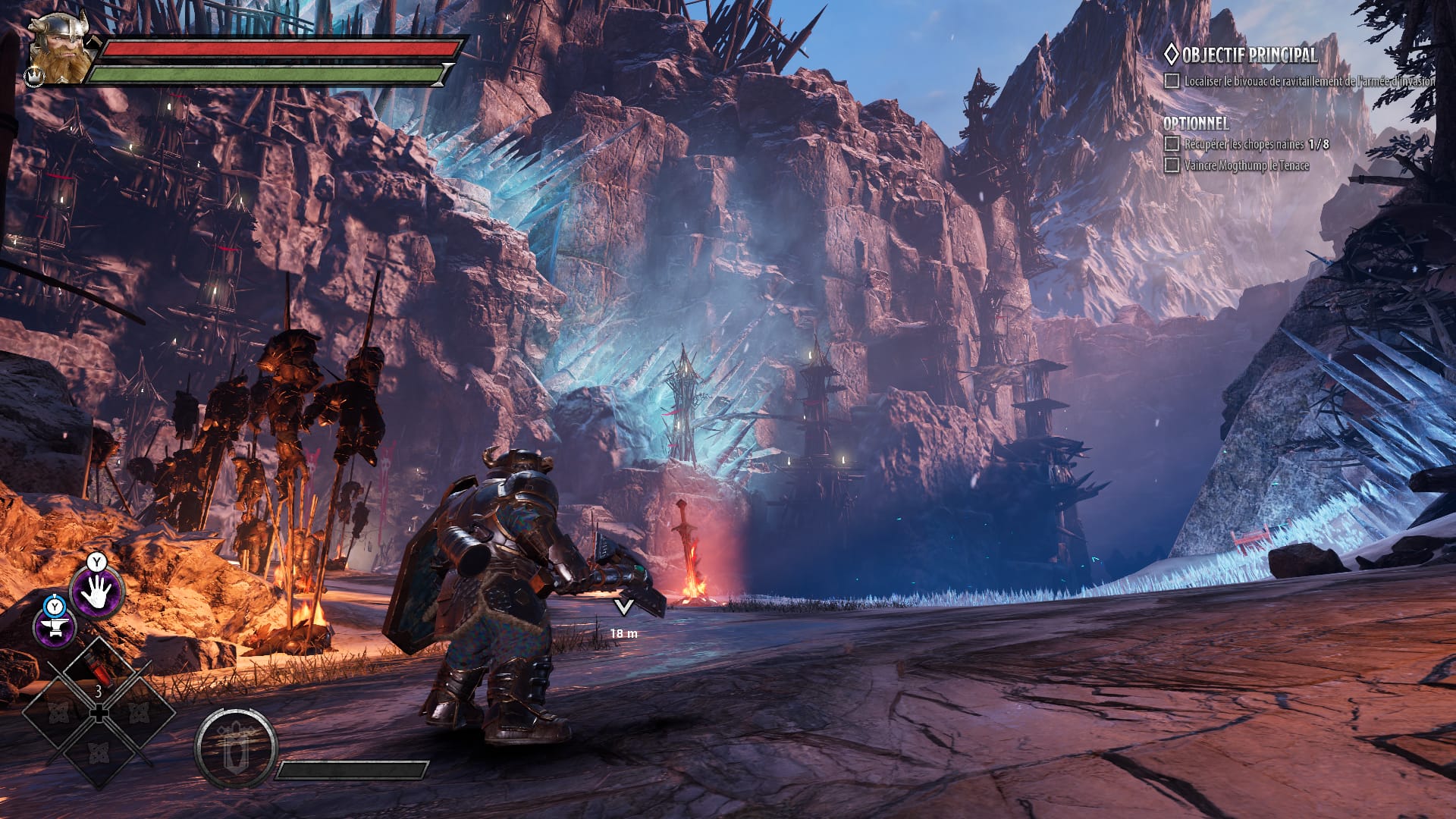Click the 18 m waypoint marker

pyautogui.click(x=623, y=608)
